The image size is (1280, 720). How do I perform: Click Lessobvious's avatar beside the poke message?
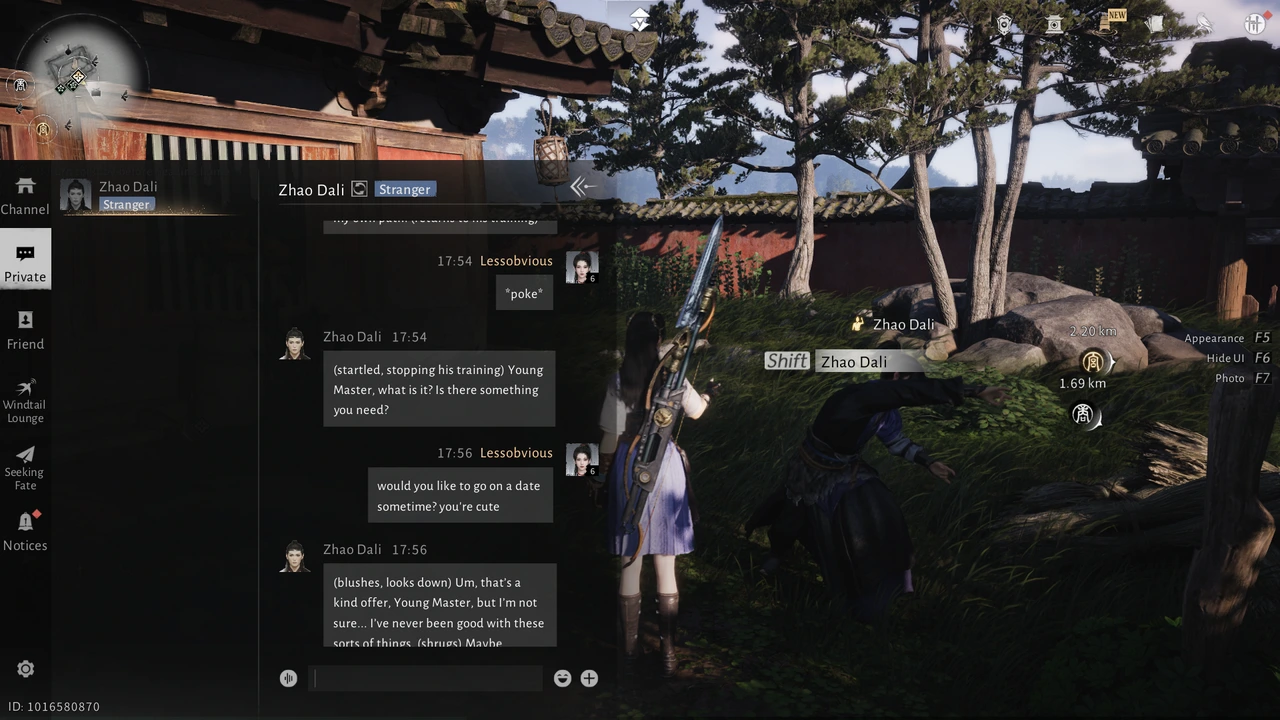click(582, 266)
